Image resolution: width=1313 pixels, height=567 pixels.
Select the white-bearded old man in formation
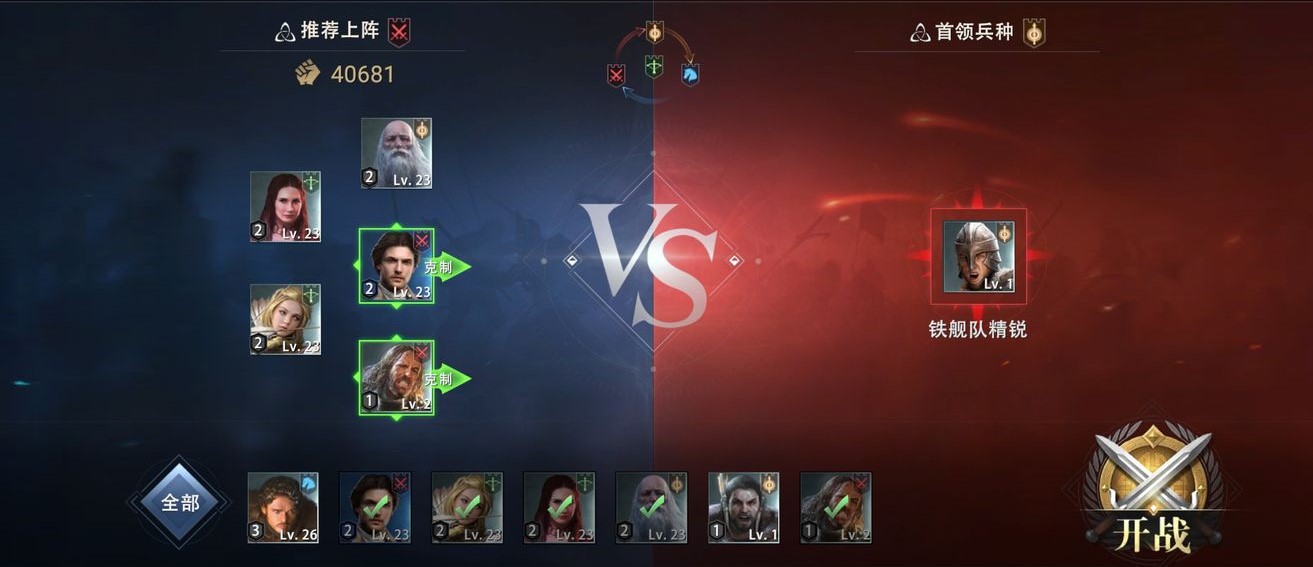pyautogui.click(x=396, y=153)
